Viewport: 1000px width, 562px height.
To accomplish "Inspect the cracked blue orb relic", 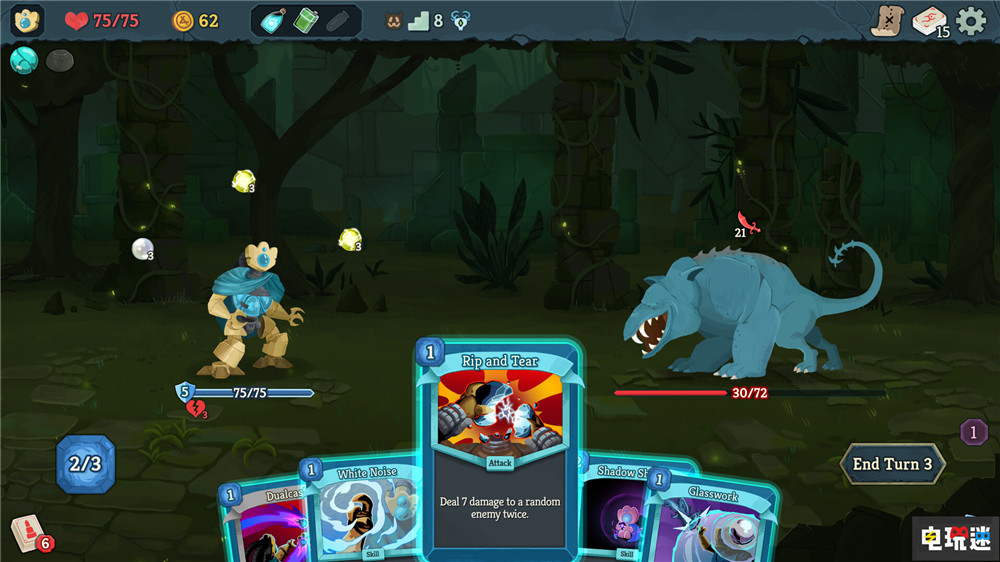I will [23, 61].
